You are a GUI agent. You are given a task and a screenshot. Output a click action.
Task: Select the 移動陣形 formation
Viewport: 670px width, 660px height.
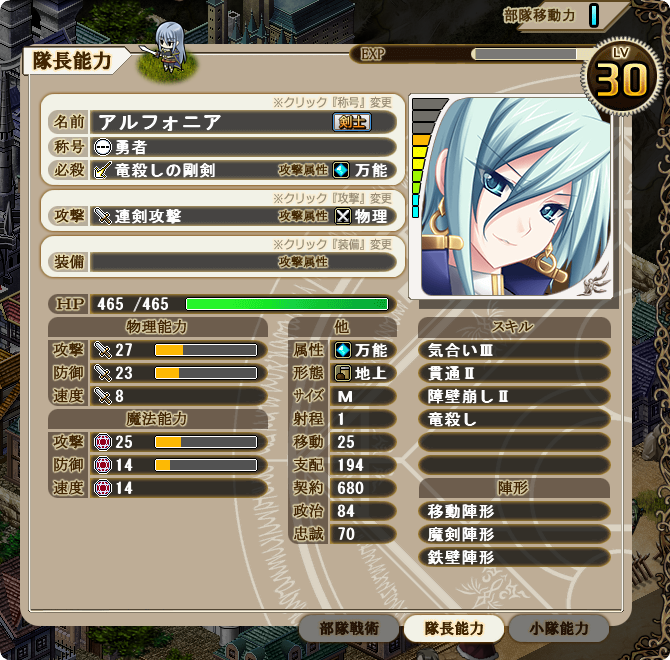514,511
